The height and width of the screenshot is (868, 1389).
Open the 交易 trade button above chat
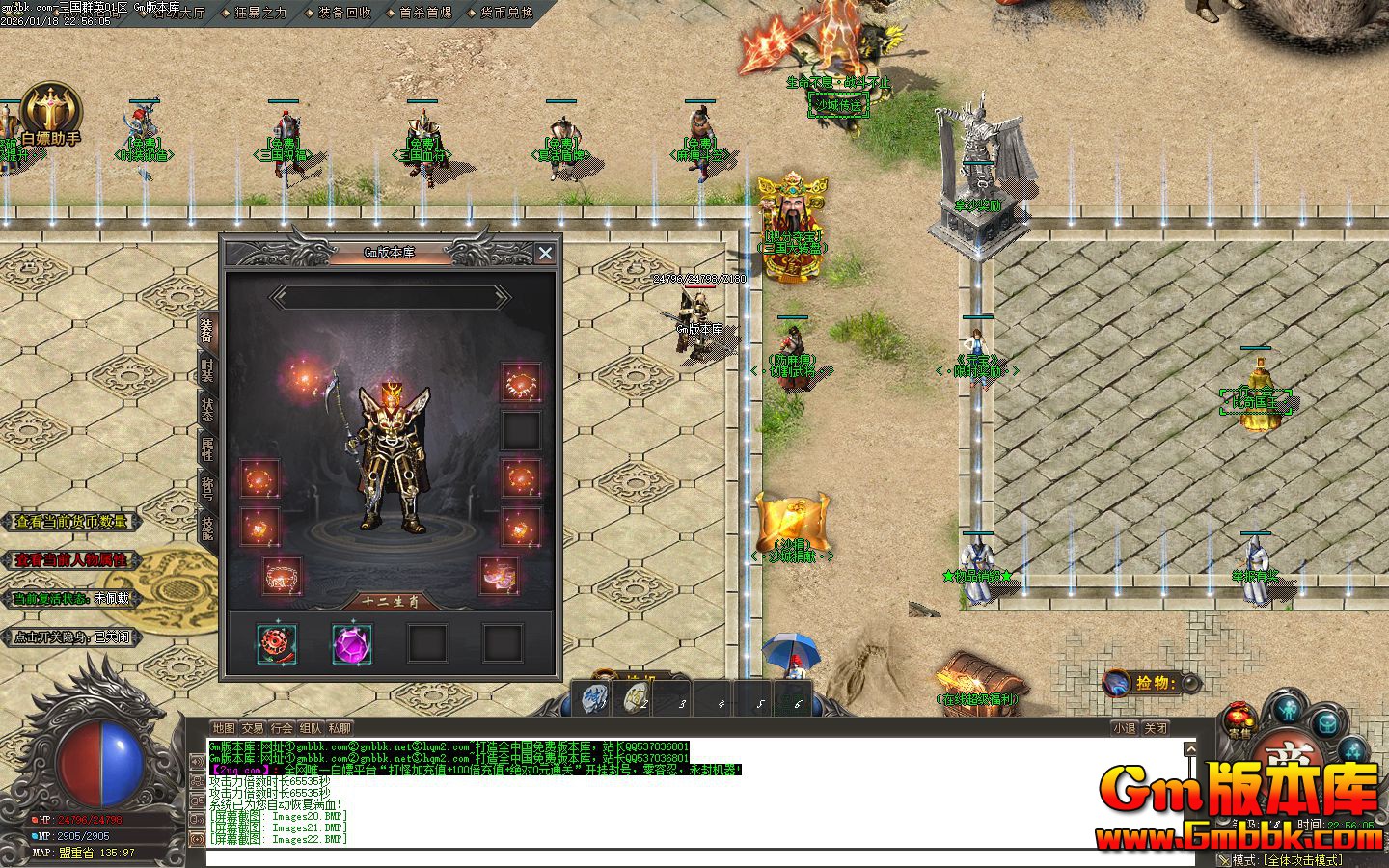point(253,728)
